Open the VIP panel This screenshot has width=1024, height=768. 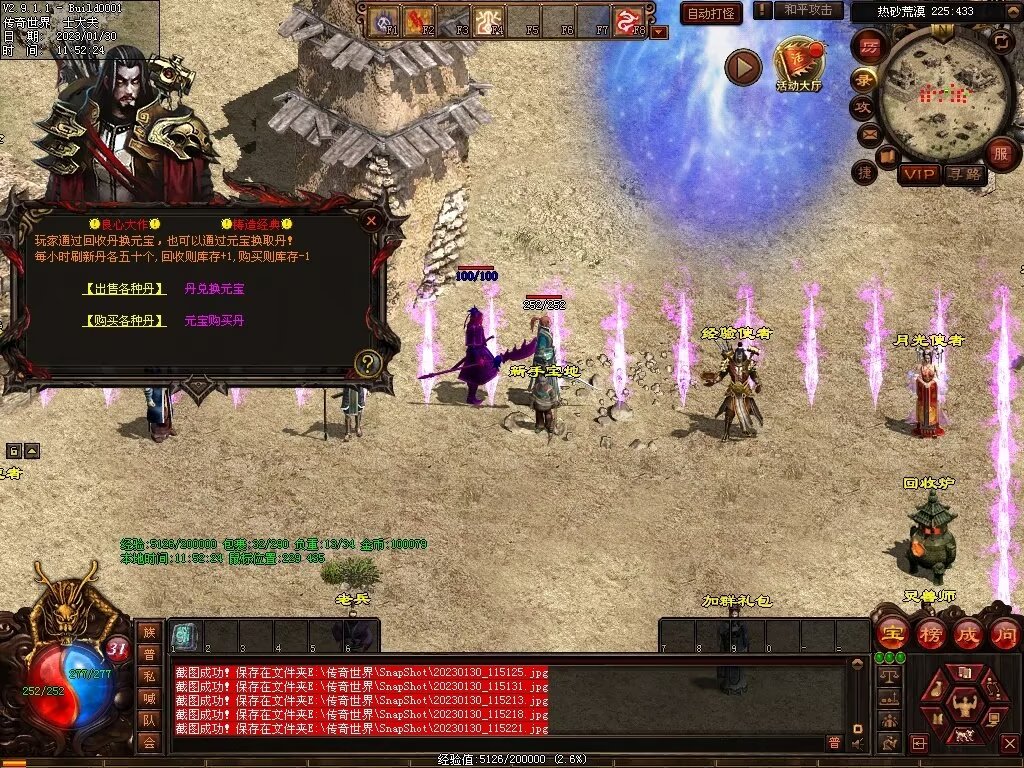coord(919,174)
